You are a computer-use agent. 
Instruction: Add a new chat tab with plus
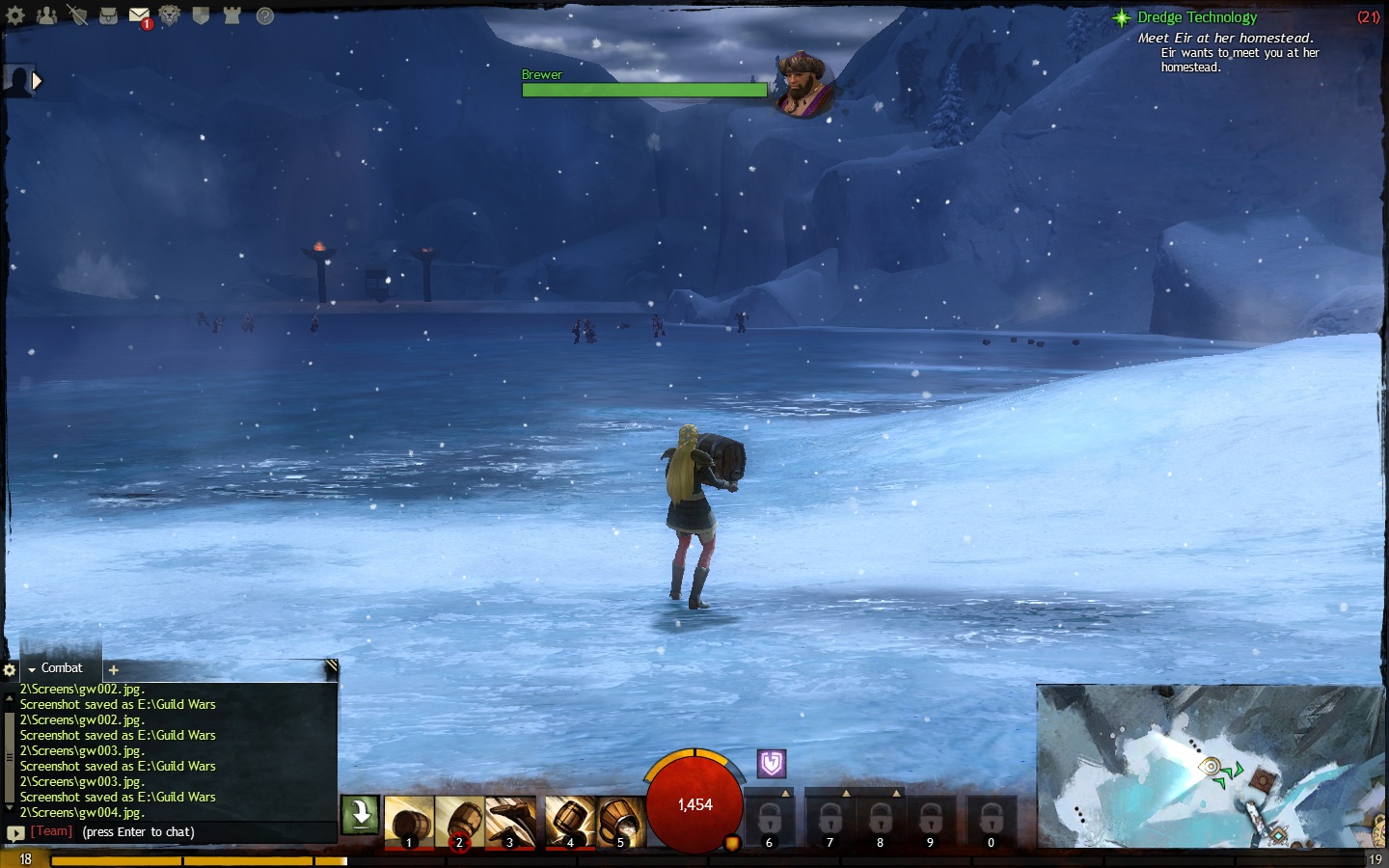(113, 669)
